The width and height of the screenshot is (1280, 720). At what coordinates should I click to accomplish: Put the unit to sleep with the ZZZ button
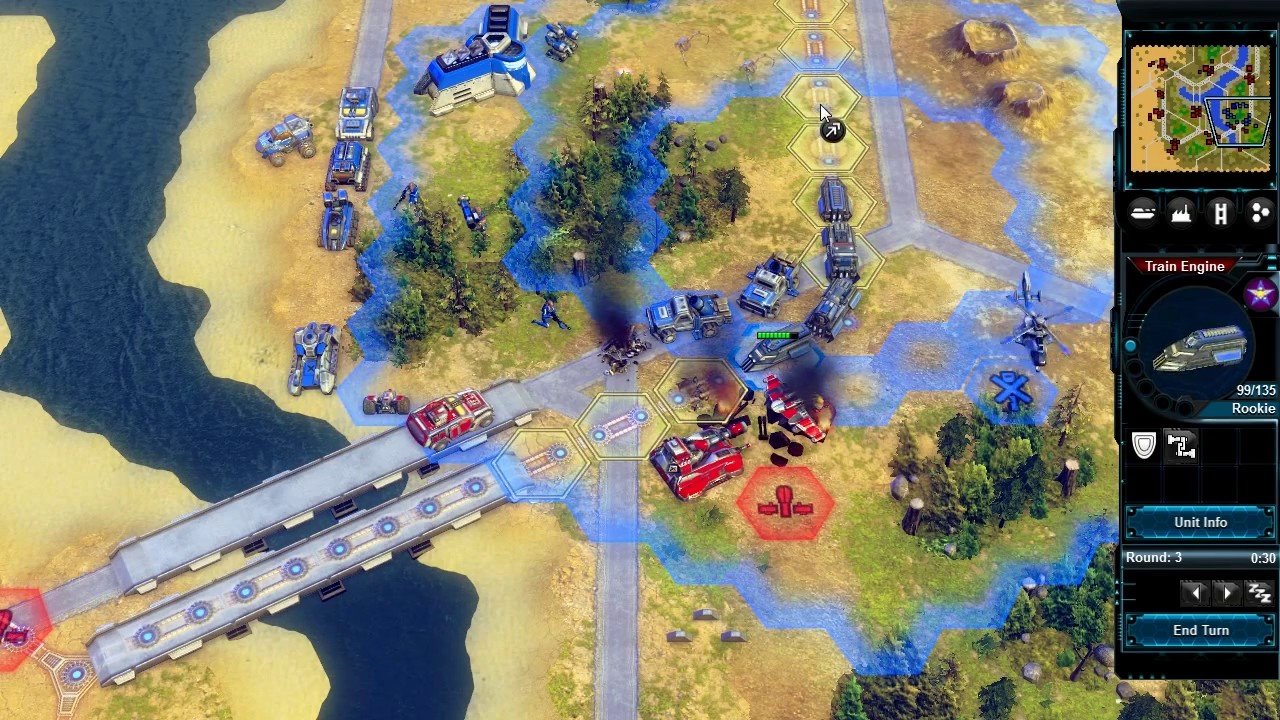(x=1259, y=593)
